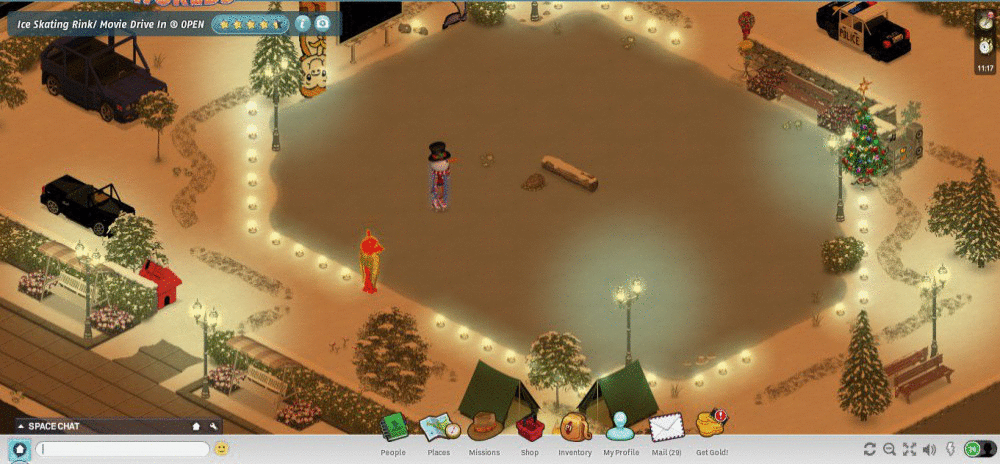Rate the space using the star rating
This screenshot has width=1000, height=464.
tap(250, 23)
